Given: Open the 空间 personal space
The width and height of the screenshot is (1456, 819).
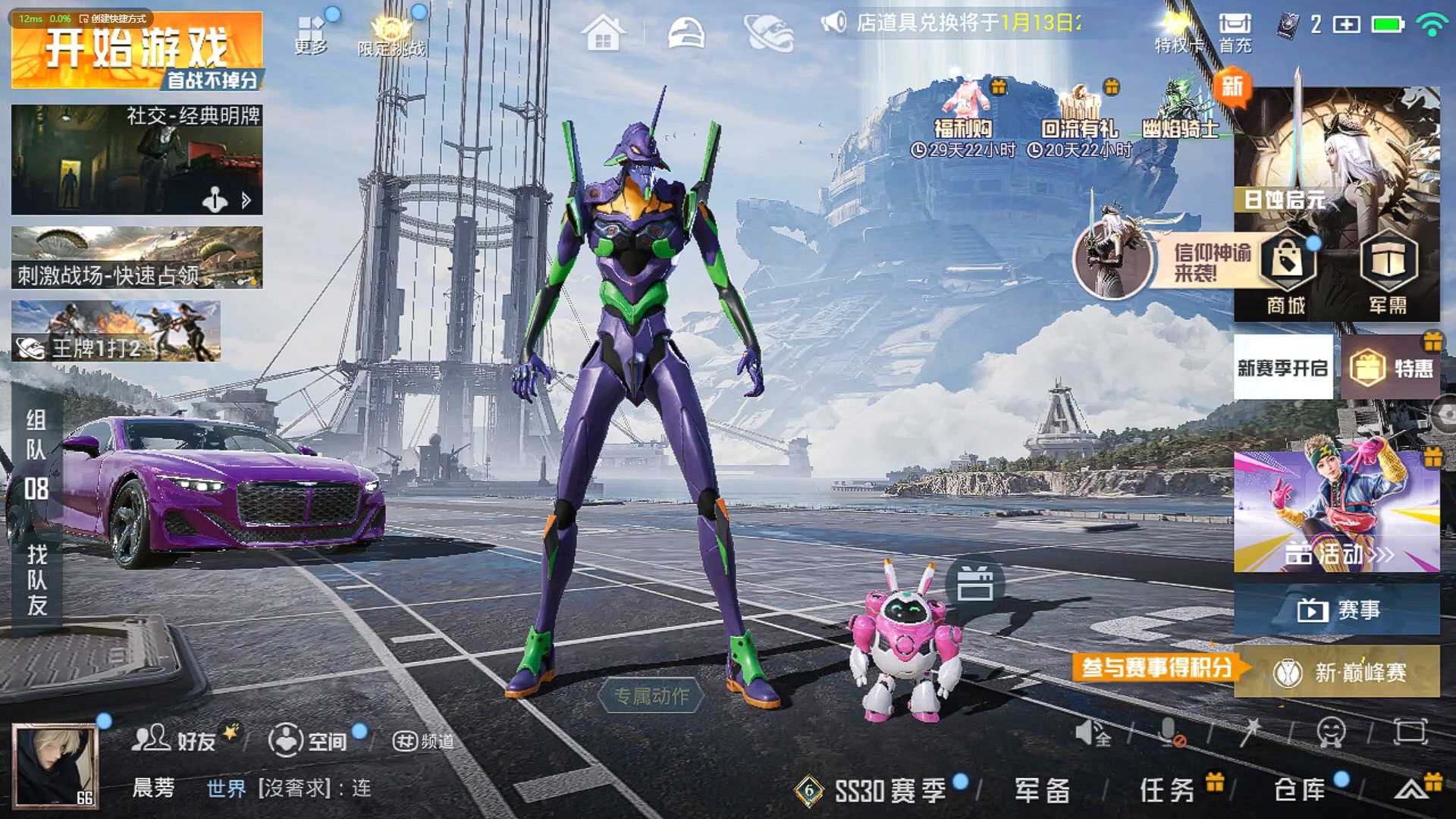Looking at the screenshot, I should 308,740.
